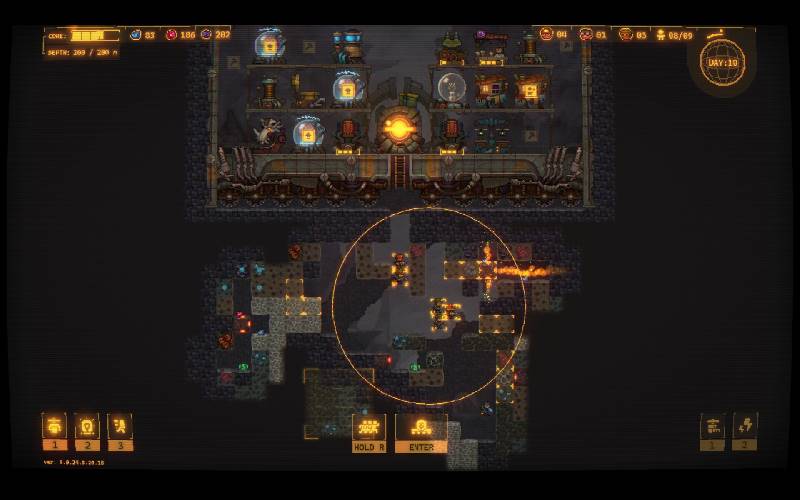Choose the turret gadget slot

712,426
